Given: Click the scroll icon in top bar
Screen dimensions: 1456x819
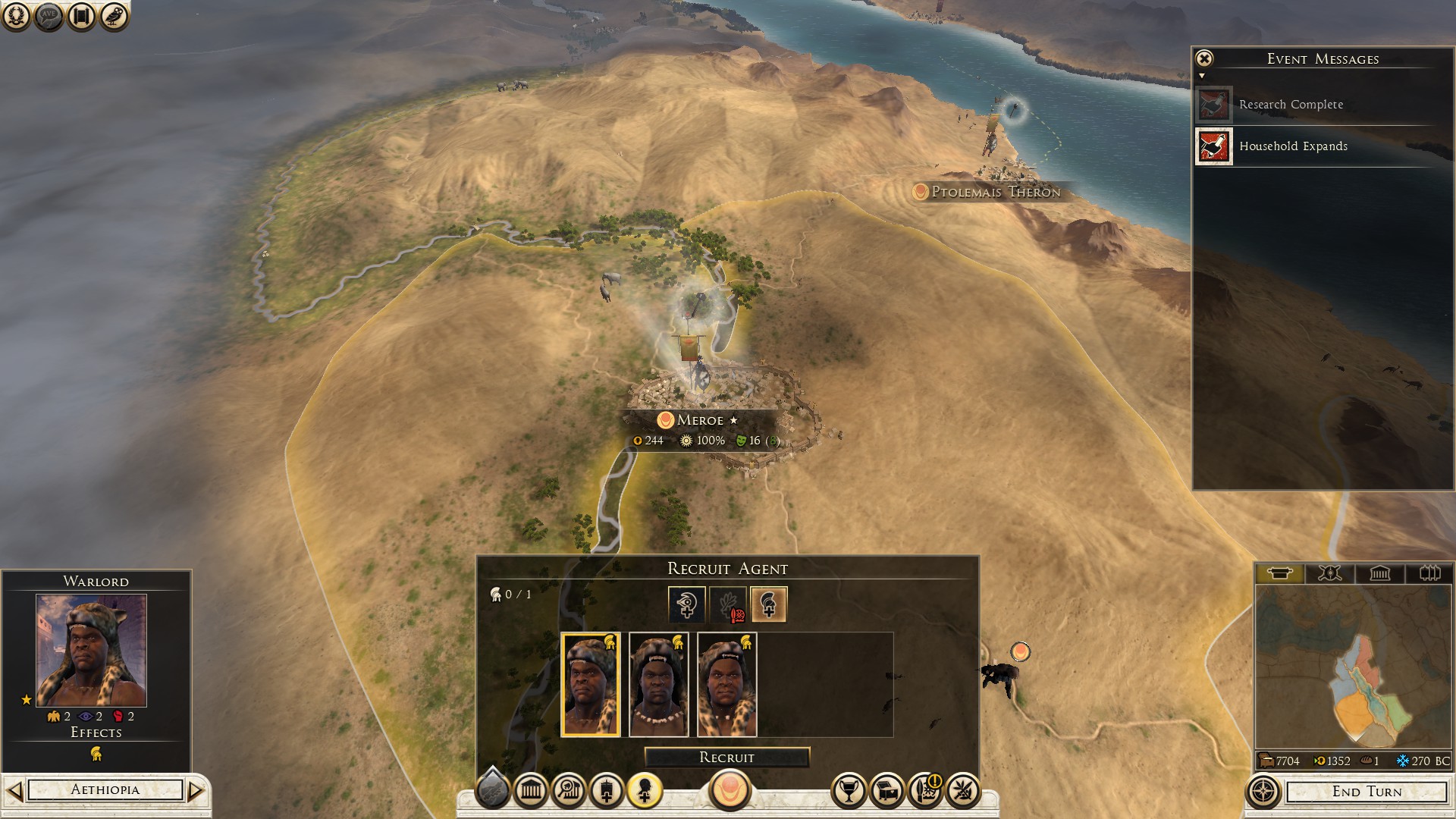Looking at the screenshot, I should point(81,16).
